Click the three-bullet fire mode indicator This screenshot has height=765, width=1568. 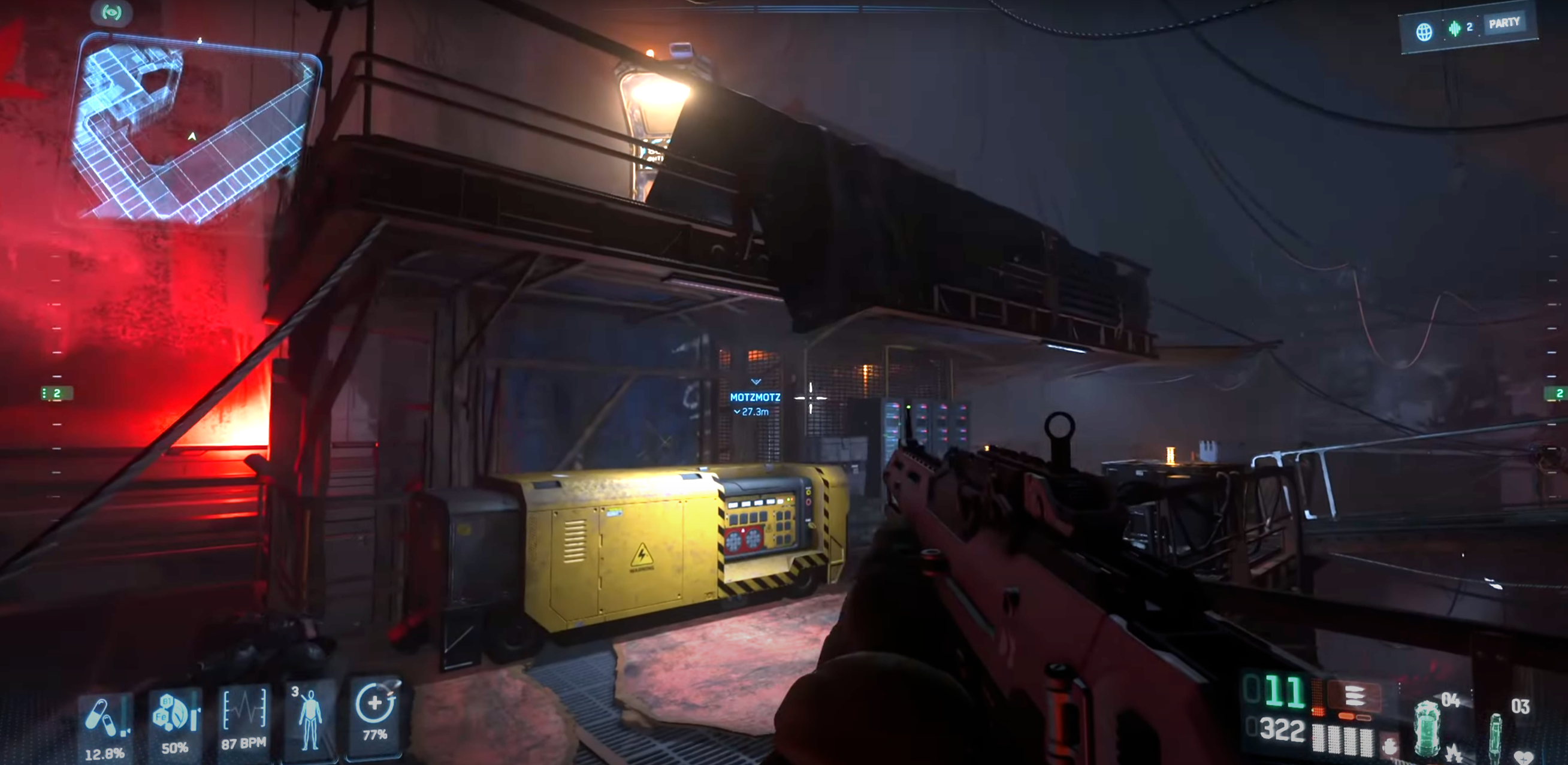click(1354, 696)
